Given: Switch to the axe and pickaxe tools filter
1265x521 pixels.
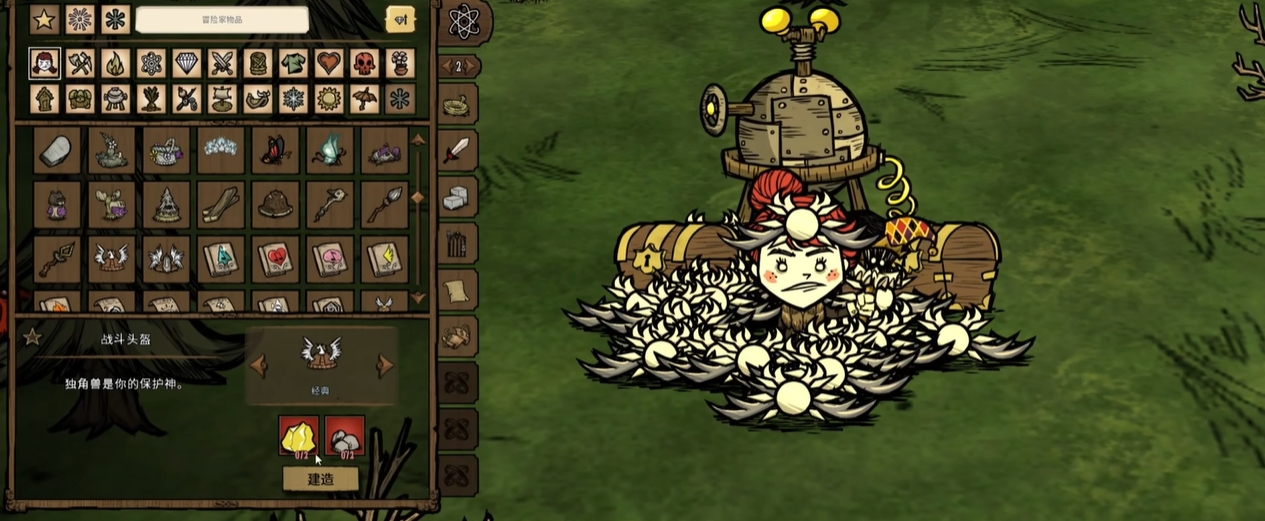Looking at the screenshot, I should click(x=80, y=64).
